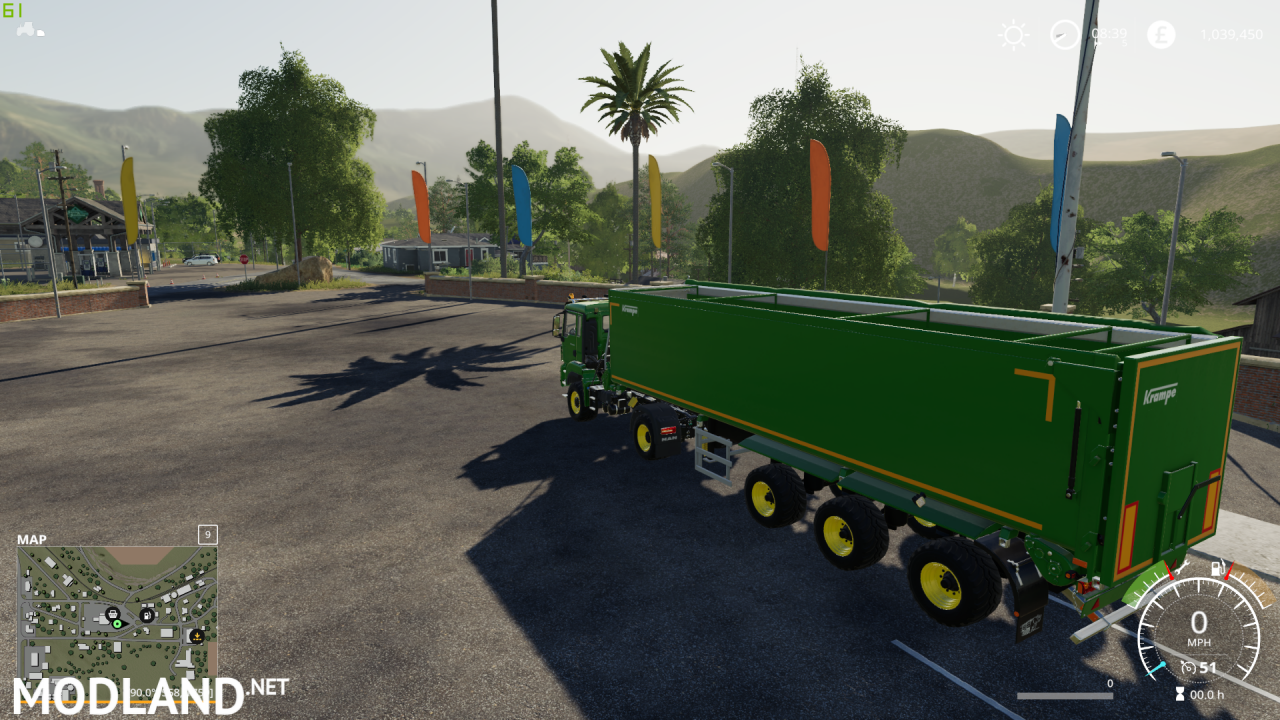Click the fuel pump icon above the gauge

tap(1218, 568)
